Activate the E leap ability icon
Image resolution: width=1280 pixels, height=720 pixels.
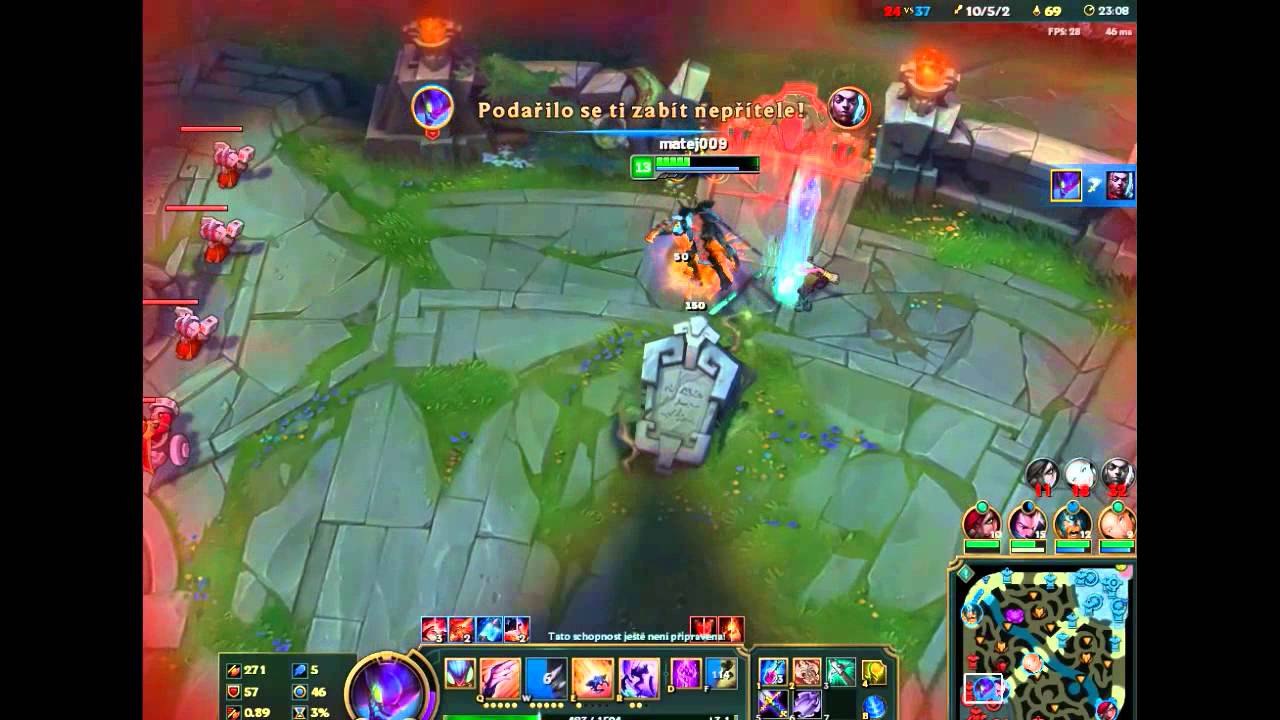(593, 675)
